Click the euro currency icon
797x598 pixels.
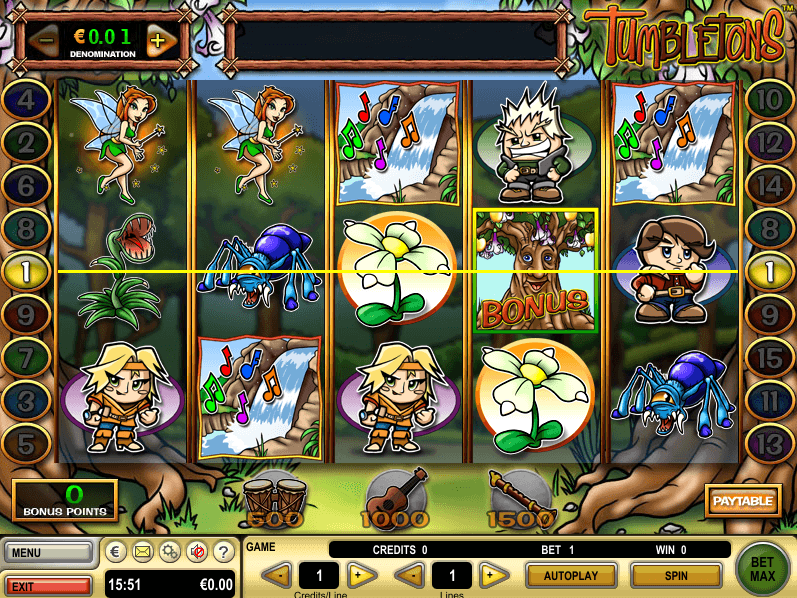[x=116, y=551]
